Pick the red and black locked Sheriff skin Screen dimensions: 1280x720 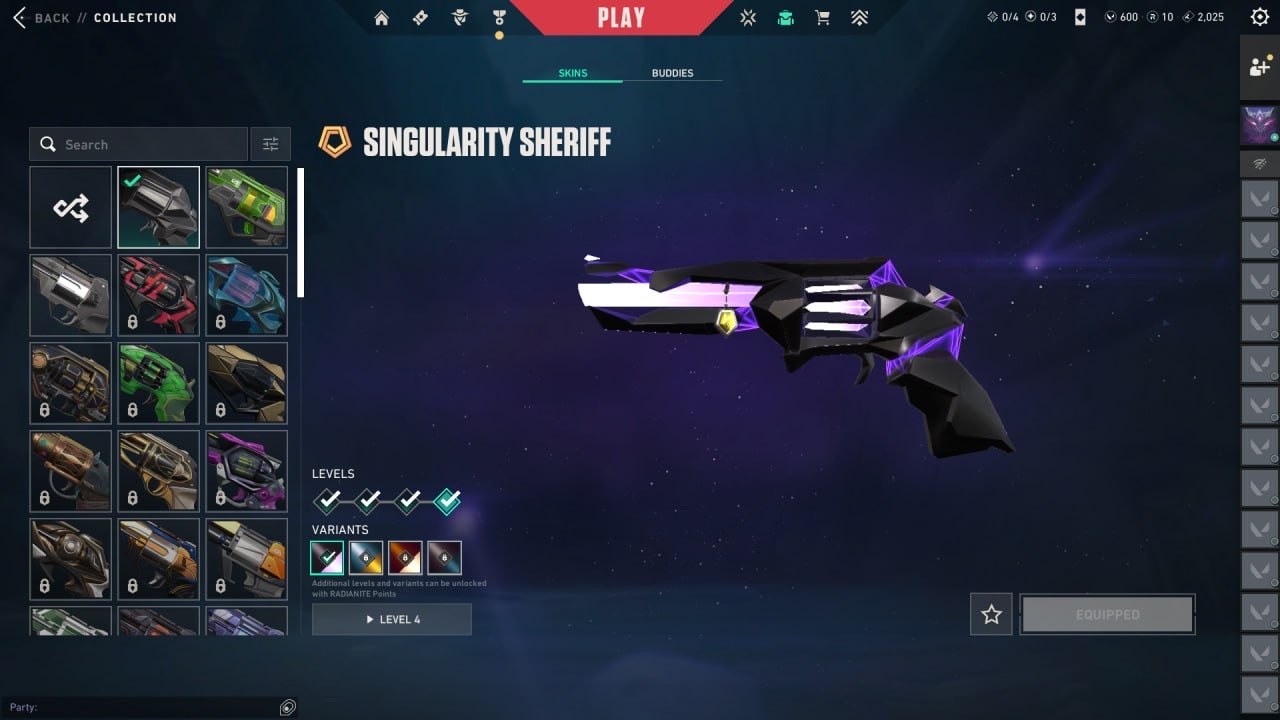pyautogui.click(x=158, y=295)
